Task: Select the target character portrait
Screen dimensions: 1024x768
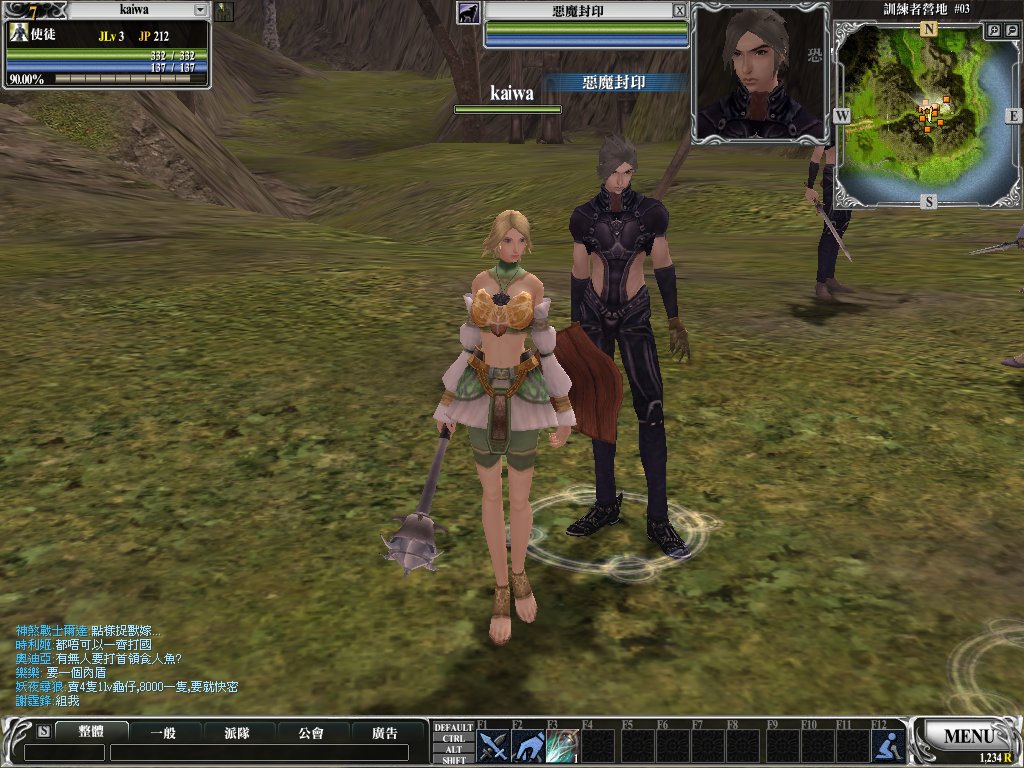Action: click(x=759, y=71)
